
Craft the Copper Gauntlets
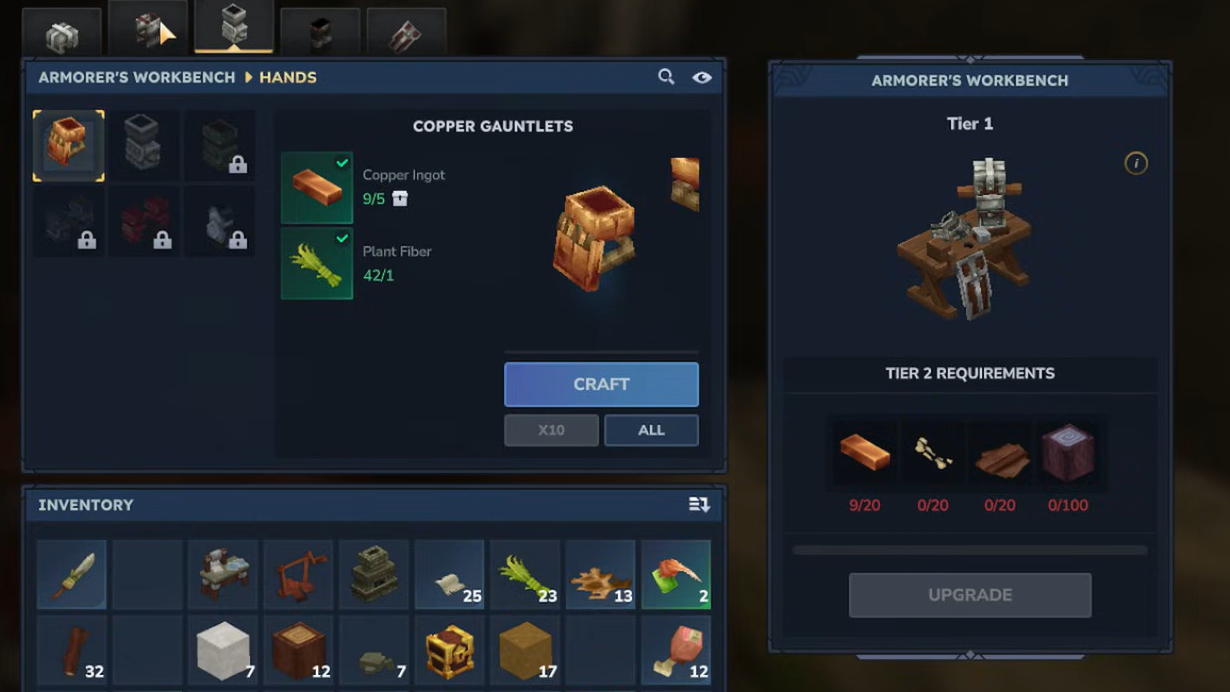pyautogui.click(x=601, y=384)
